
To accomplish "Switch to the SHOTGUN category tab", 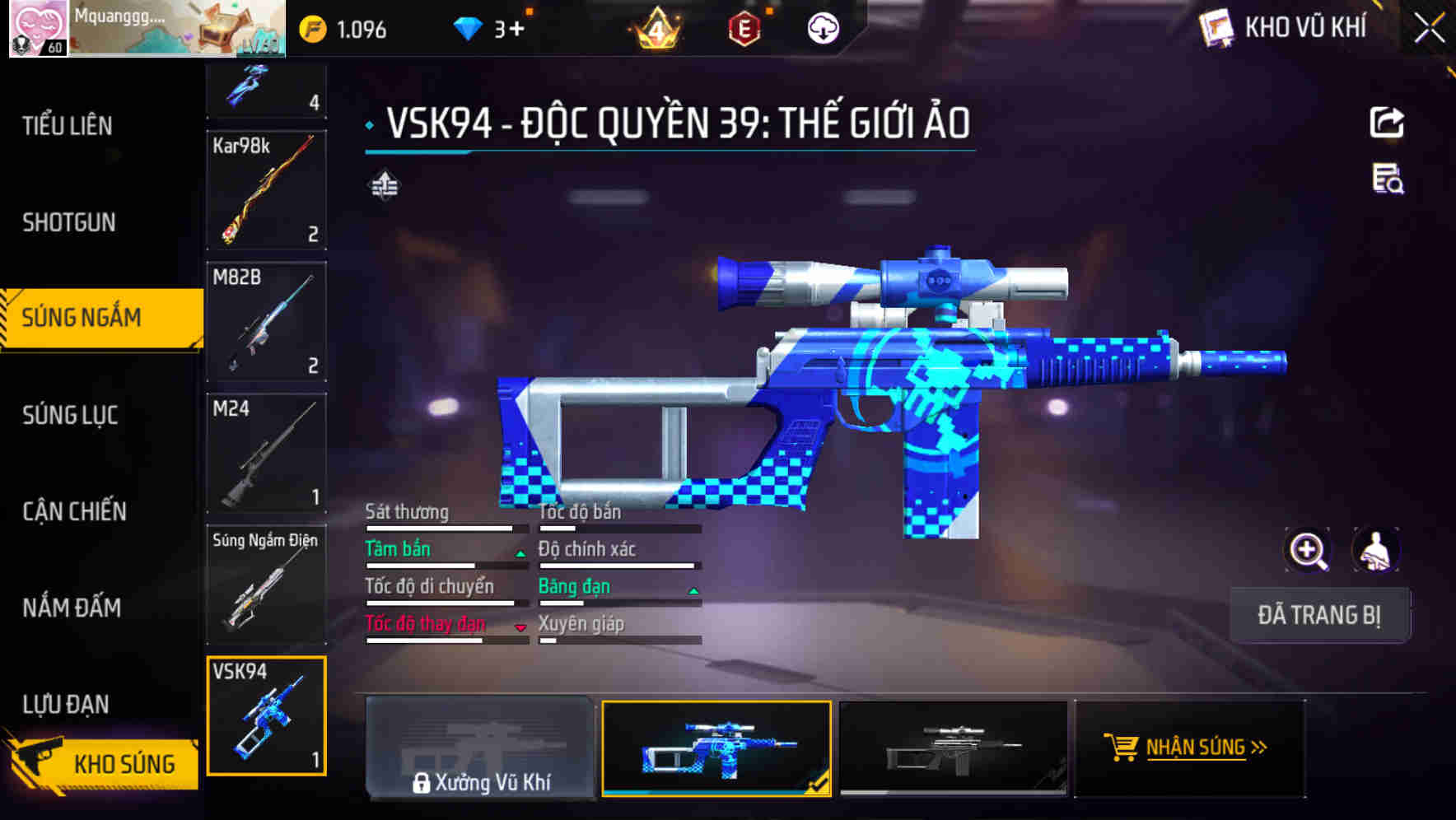I will (68, 222).
